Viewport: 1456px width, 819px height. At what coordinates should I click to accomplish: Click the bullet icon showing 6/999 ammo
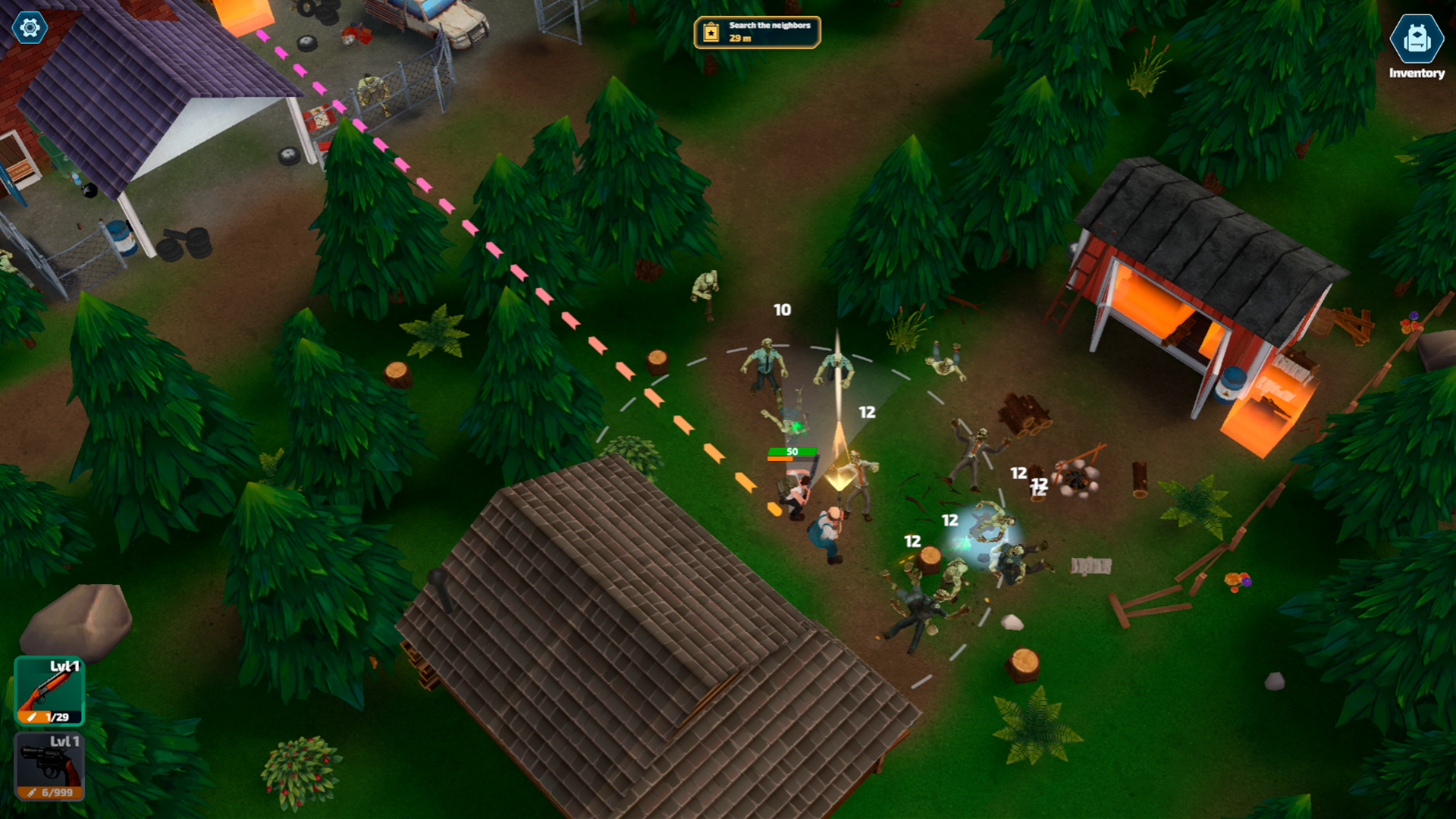[x=31, y=792]
